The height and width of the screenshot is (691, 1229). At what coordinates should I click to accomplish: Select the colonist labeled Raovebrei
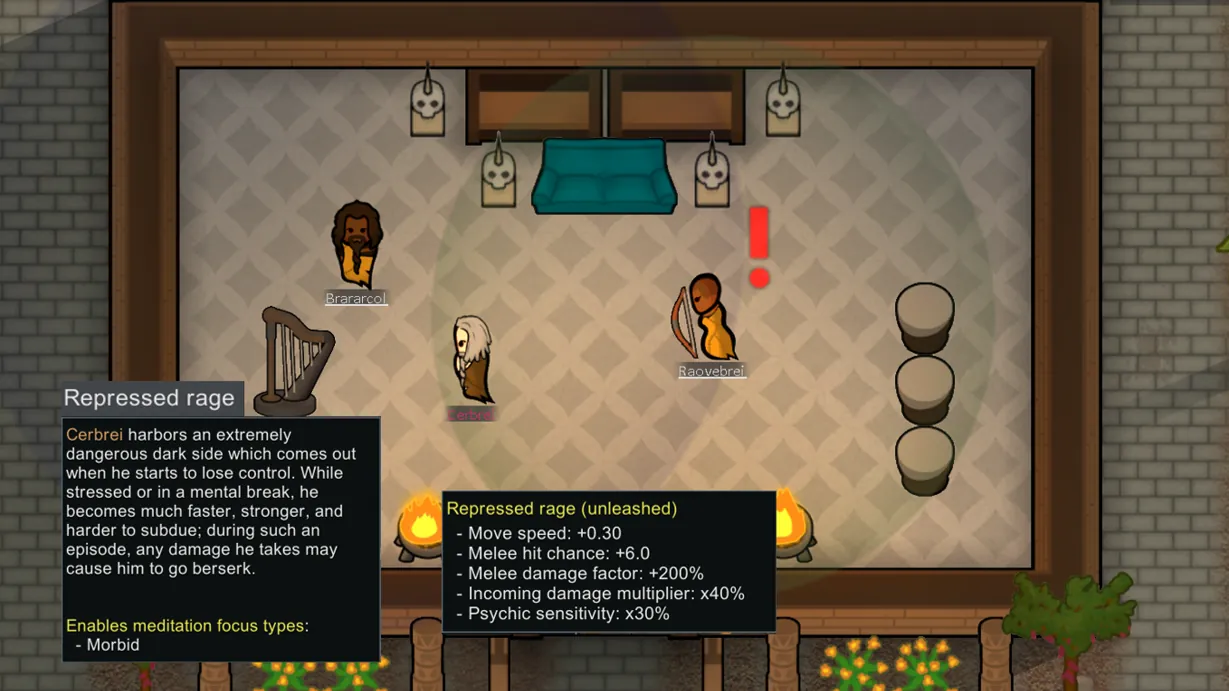(708, 318)
